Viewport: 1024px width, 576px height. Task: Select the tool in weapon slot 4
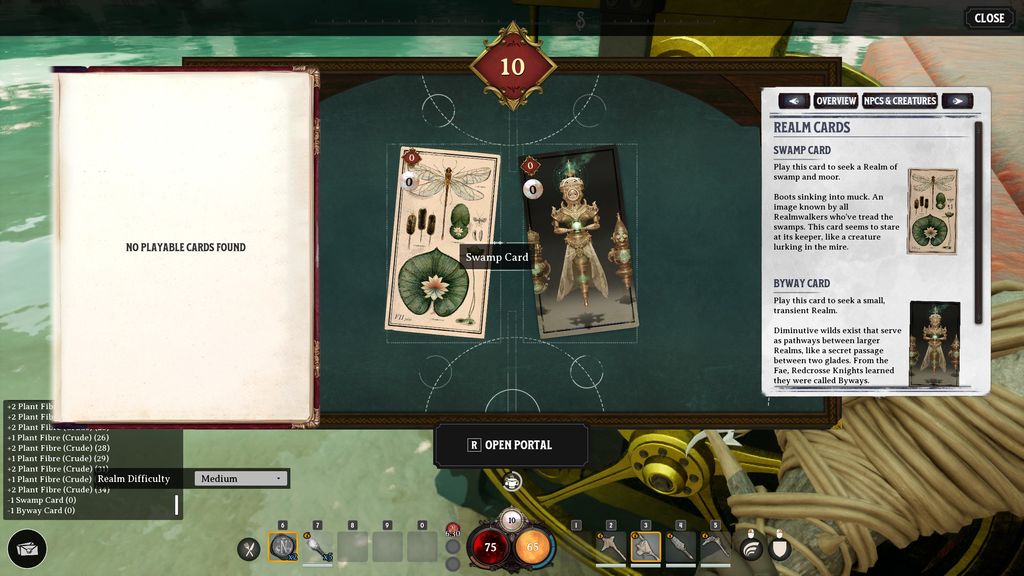pyautogui.click(x=681, y=546)
